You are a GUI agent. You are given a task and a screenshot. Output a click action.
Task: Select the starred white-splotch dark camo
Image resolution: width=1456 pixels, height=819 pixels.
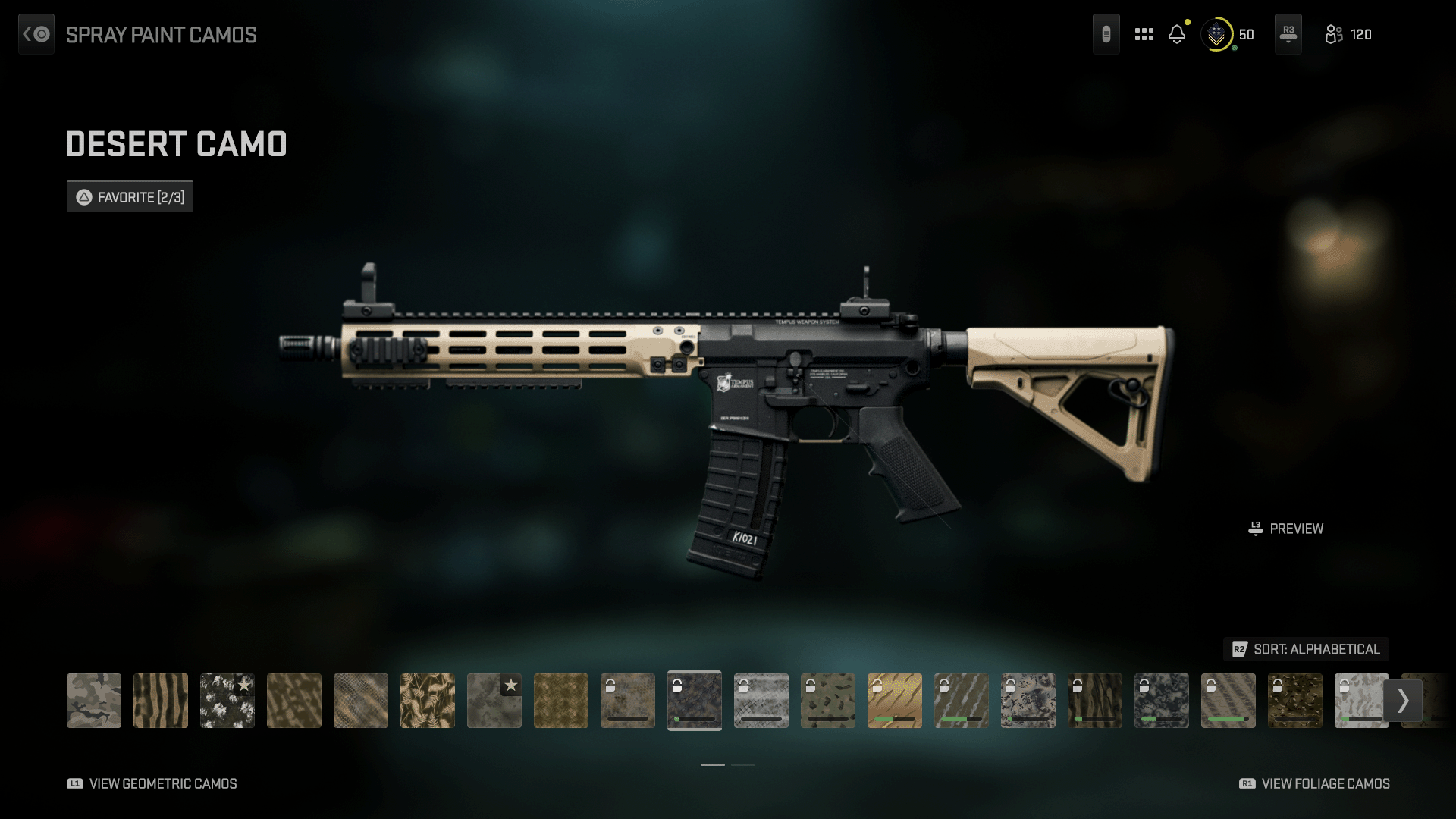click(x=227, y=701)
